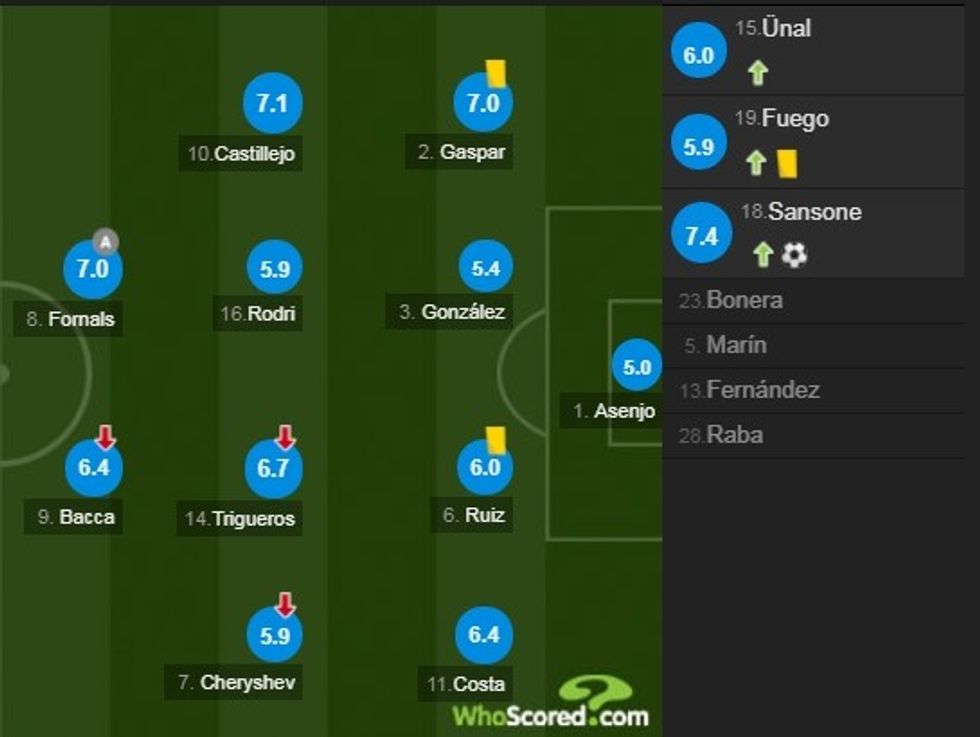Select substitute Fuego's 5.9 rating
Viewport: 980px width, 737px height.
click(x=699, y=145)
